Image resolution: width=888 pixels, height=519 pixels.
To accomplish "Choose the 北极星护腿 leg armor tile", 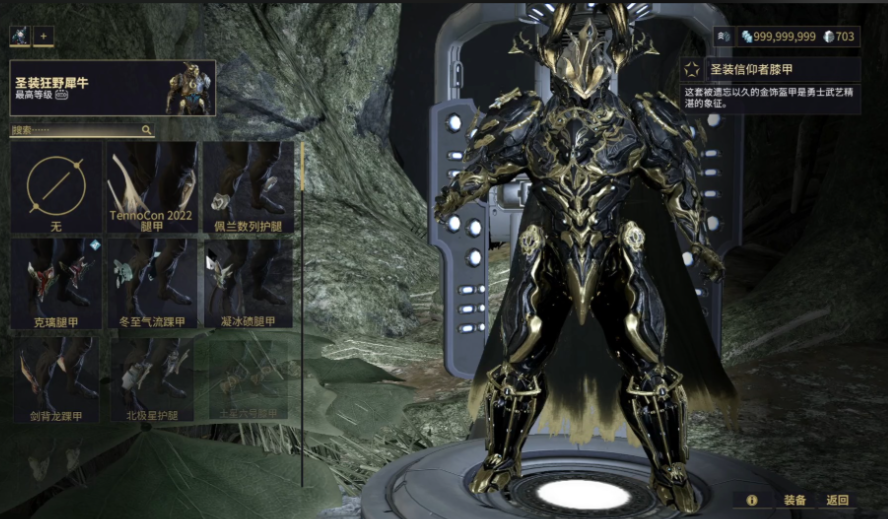I will tap(151, 378).
